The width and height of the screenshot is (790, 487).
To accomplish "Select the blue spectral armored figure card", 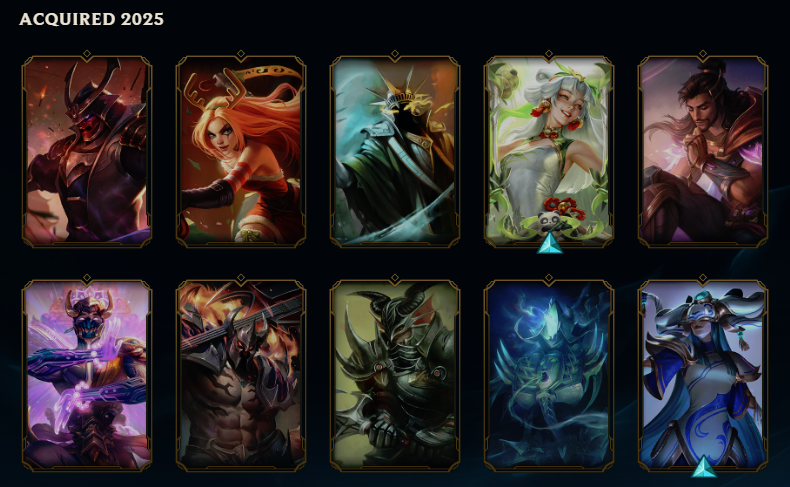I will (x=549, y=376).
